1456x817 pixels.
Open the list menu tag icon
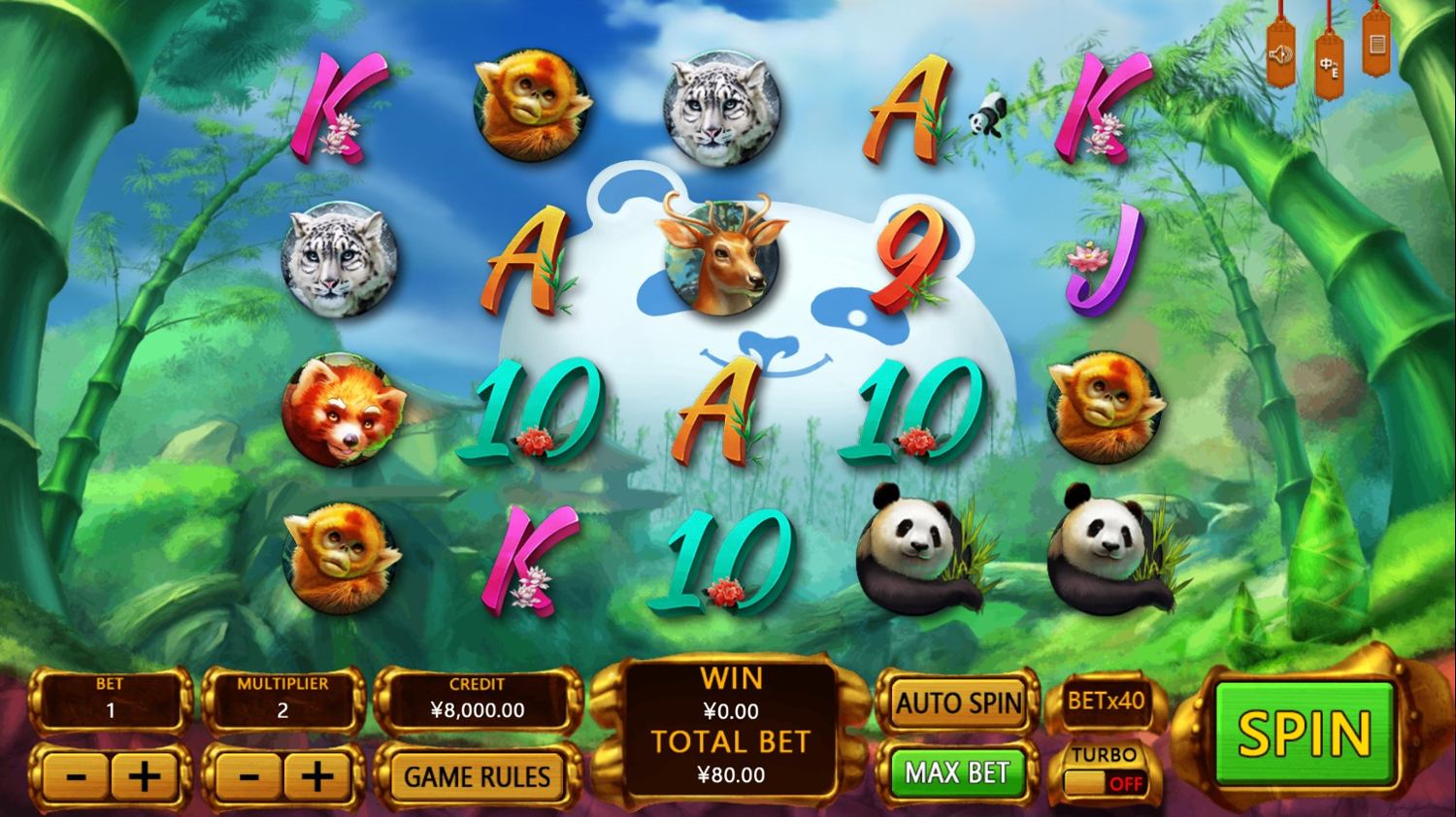click(x=1375, y=45)
